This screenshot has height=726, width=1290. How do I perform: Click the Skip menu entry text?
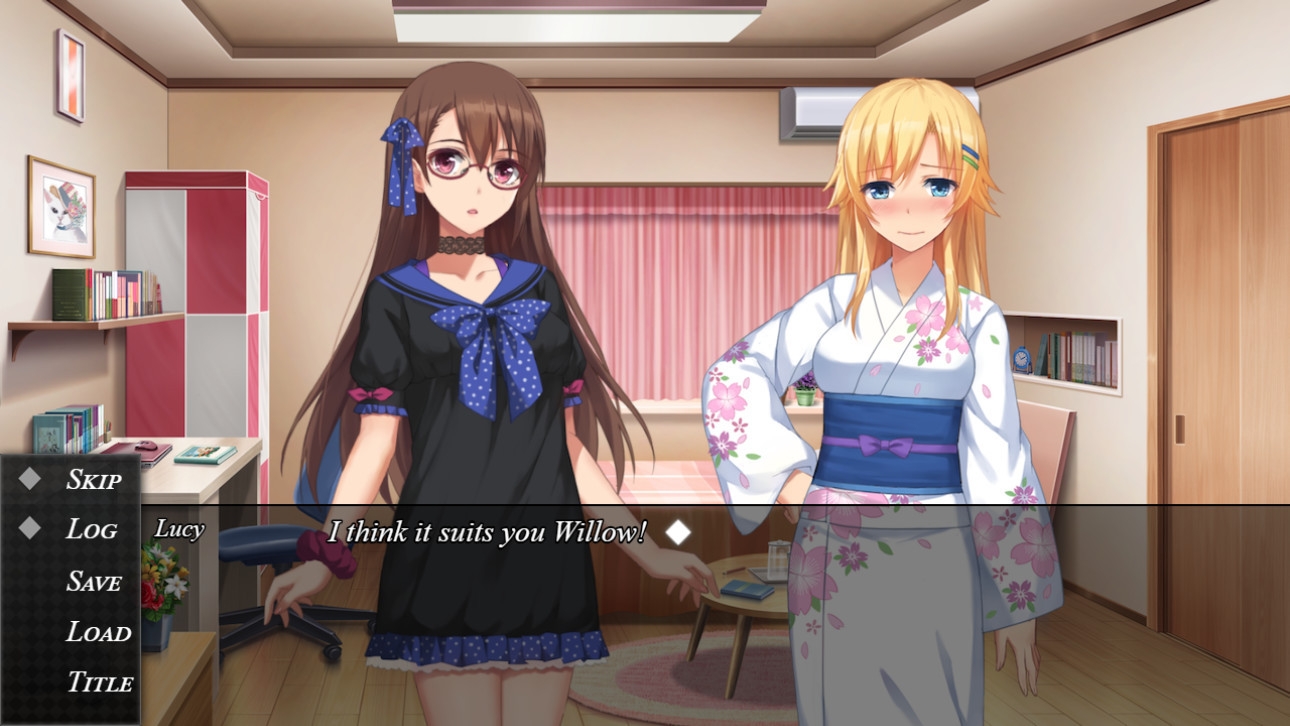pos(95,480)
